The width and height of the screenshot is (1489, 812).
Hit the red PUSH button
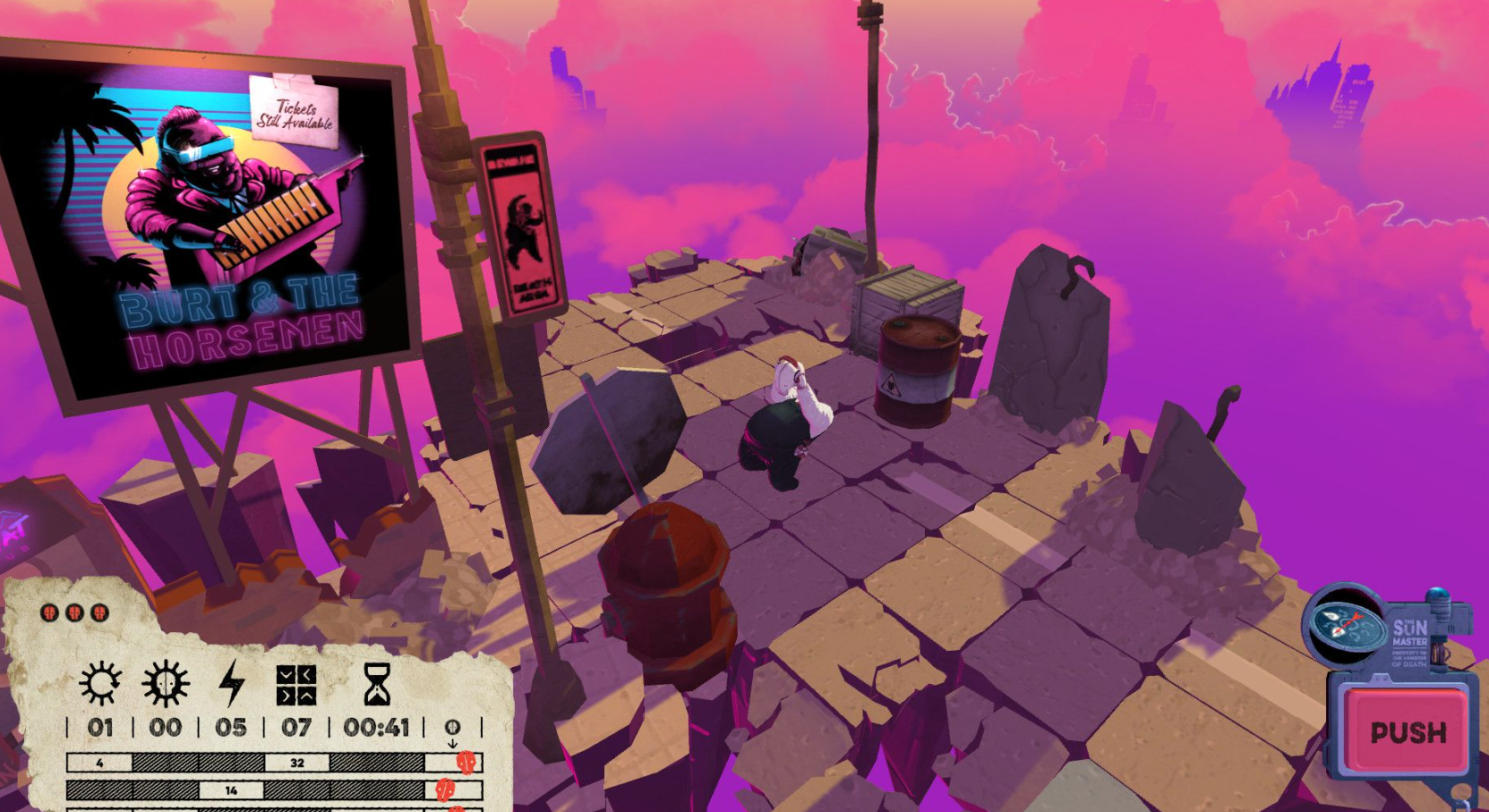coord(1407,731)
